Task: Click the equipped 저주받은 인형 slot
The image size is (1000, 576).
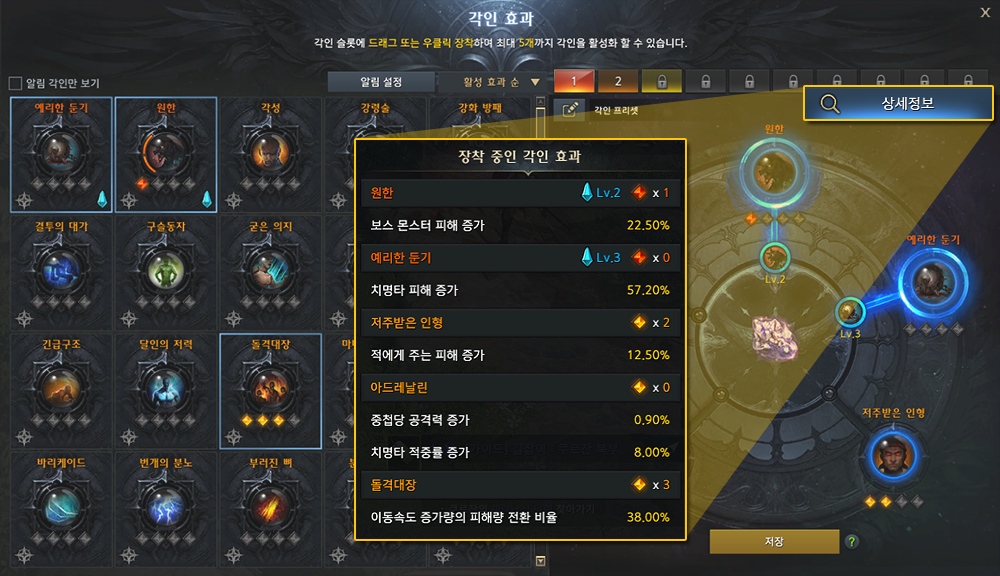Action: pyautogui.click(x=893, y=456)
